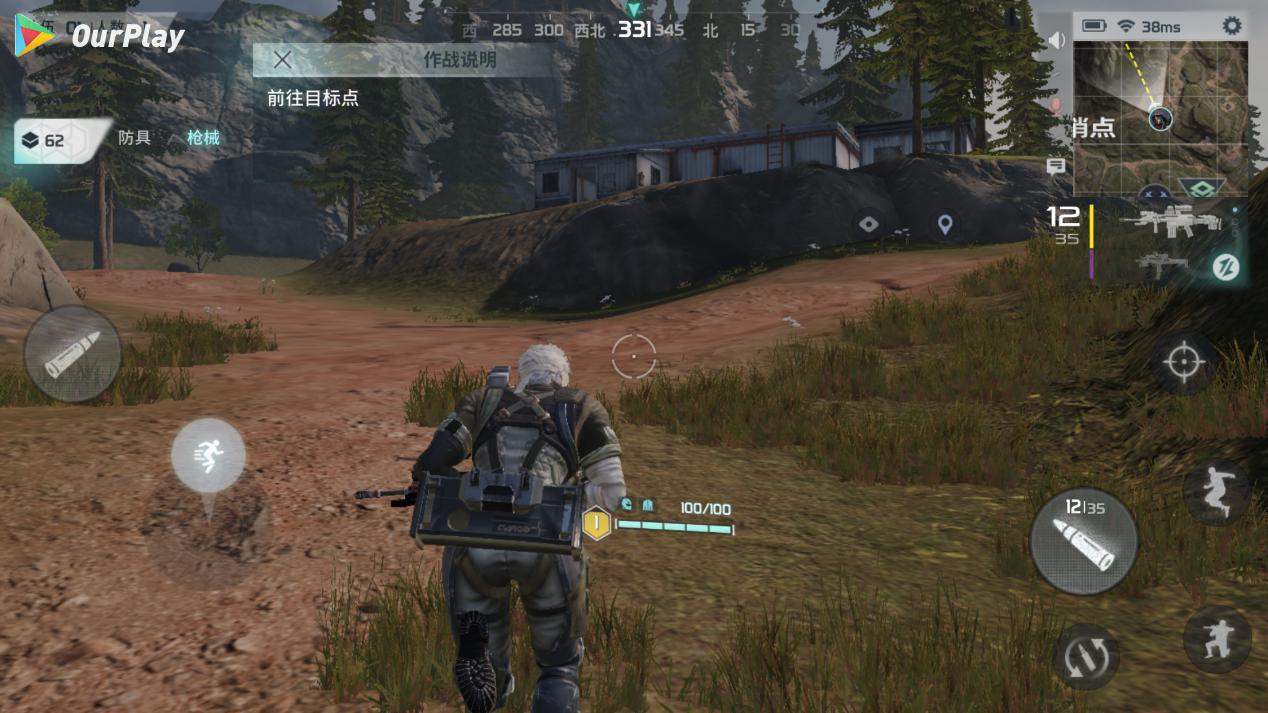Image resolution: width=1268 pixels, height=713 pixels.
Task: Tap the map pin marker icon
Action: coord(945,224)
